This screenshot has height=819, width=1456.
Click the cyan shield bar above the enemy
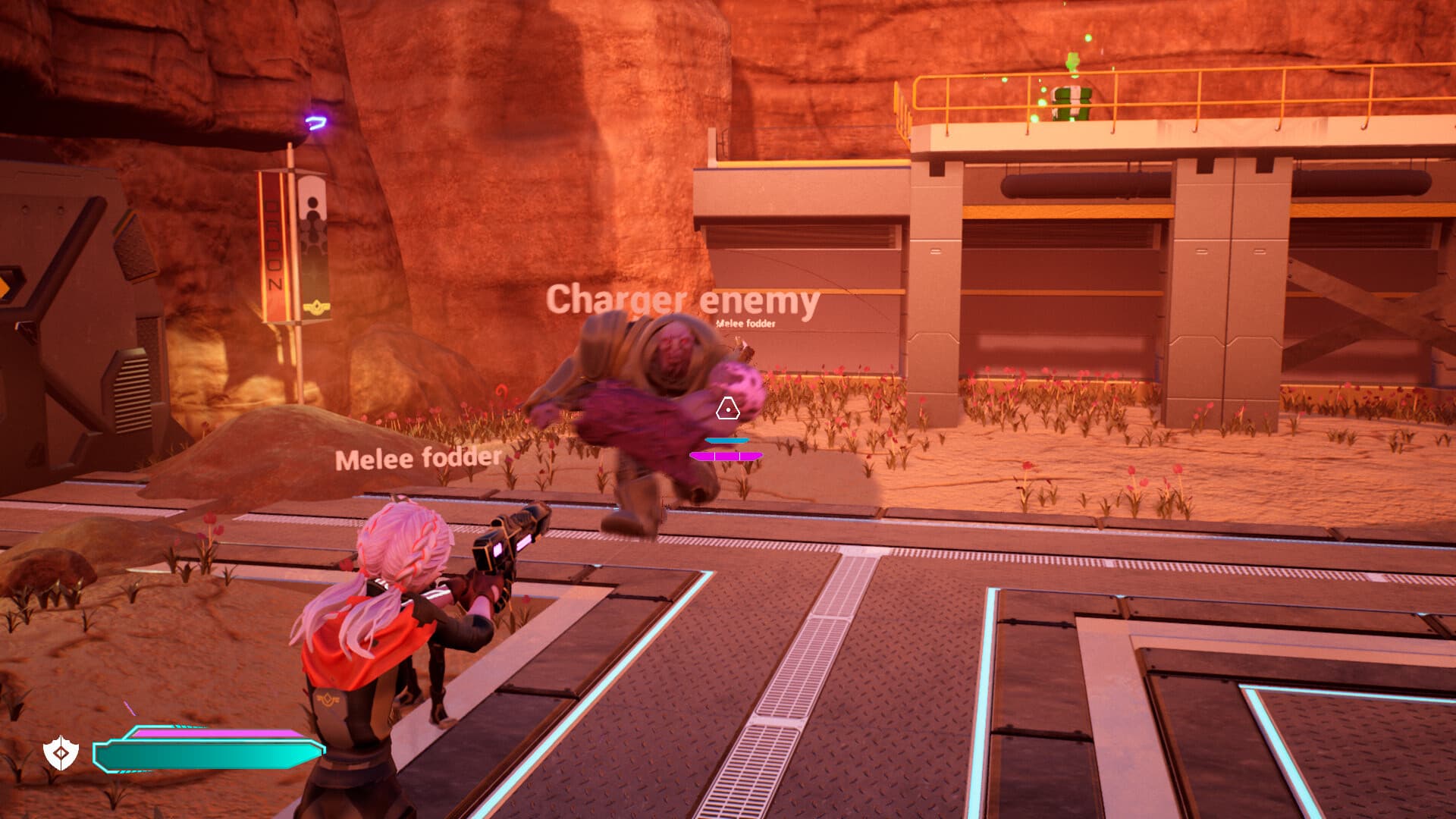point(726,438)
